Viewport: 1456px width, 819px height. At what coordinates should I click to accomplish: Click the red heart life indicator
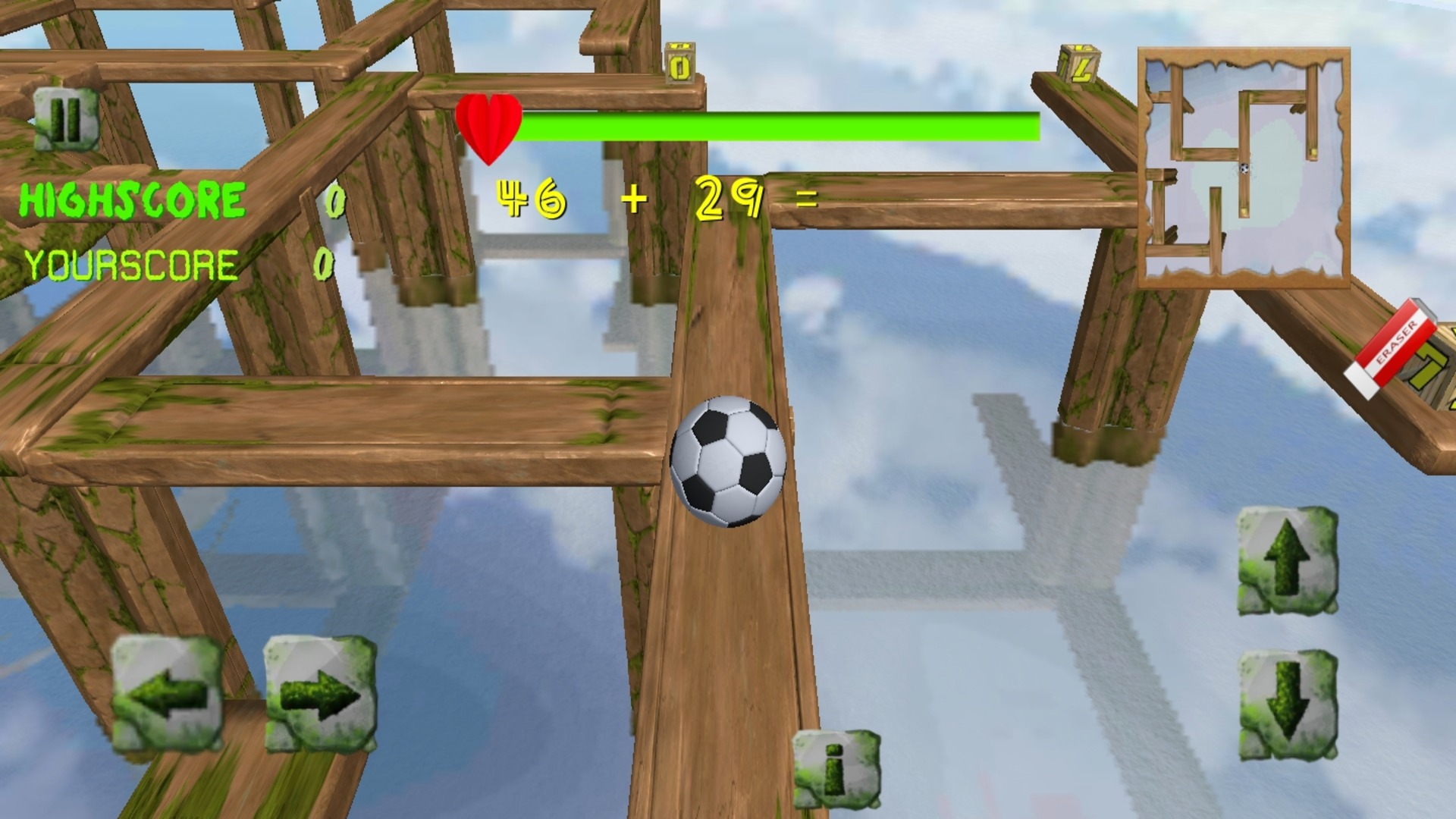pos(489,125)
